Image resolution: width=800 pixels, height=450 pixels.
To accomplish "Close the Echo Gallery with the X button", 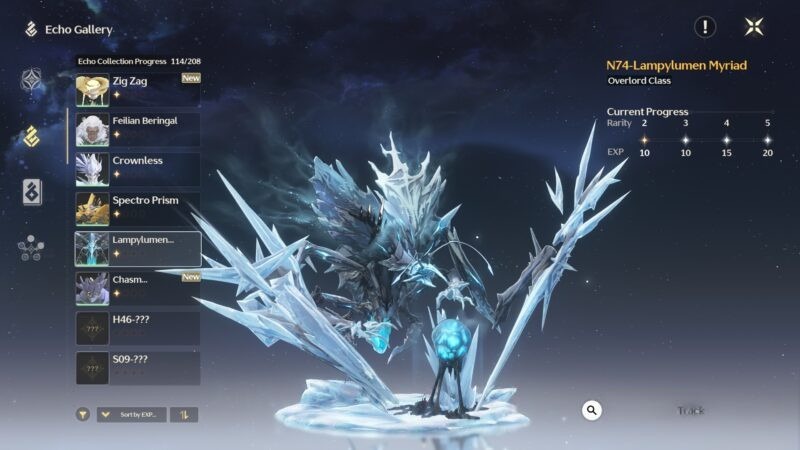I will (754, 27).
